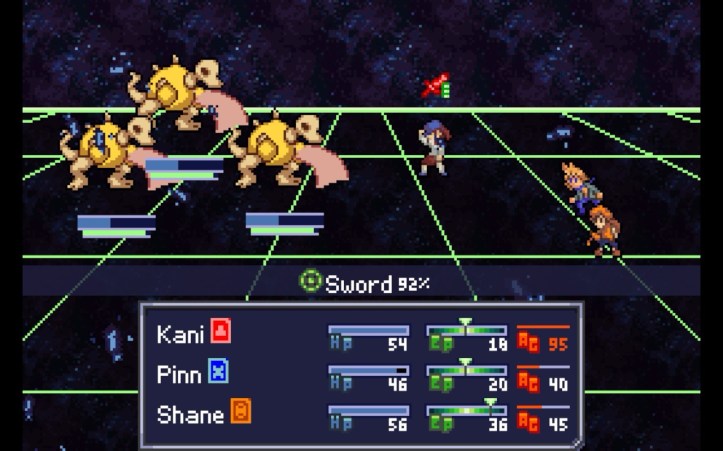Select Kani in the party list
The width and height of the screenshot is (723, 451).
pyautogui.click(x=180, y=333)
